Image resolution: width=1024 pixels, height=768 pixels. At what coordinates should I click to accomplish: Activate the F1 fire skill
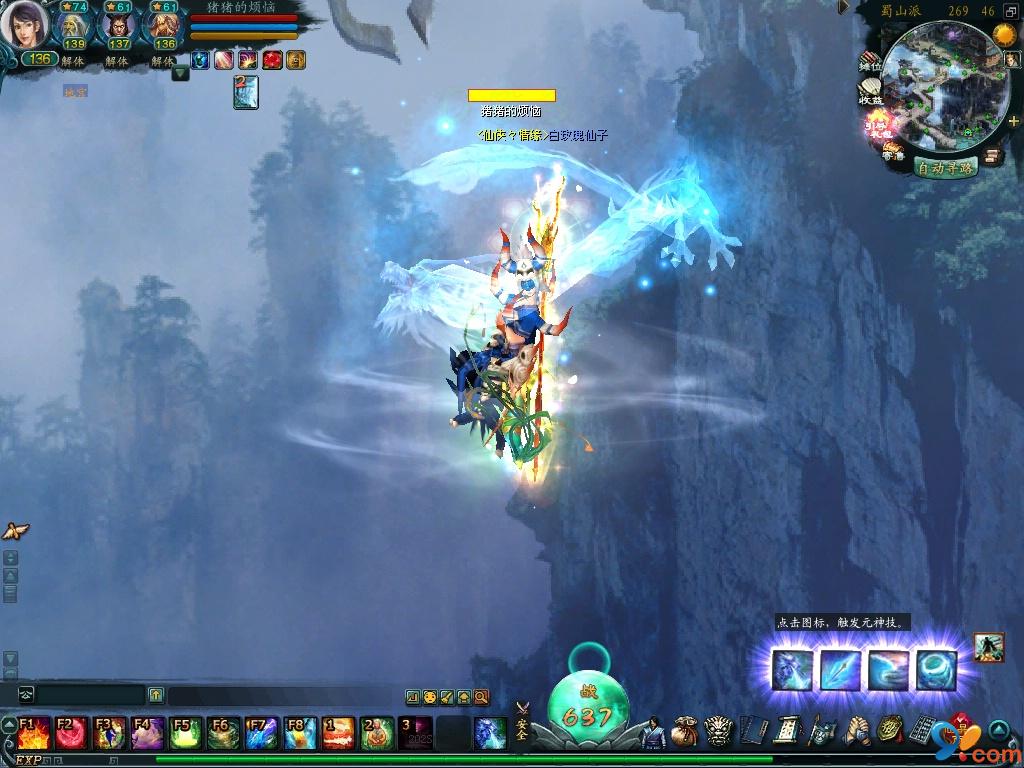tap(31, 733)
